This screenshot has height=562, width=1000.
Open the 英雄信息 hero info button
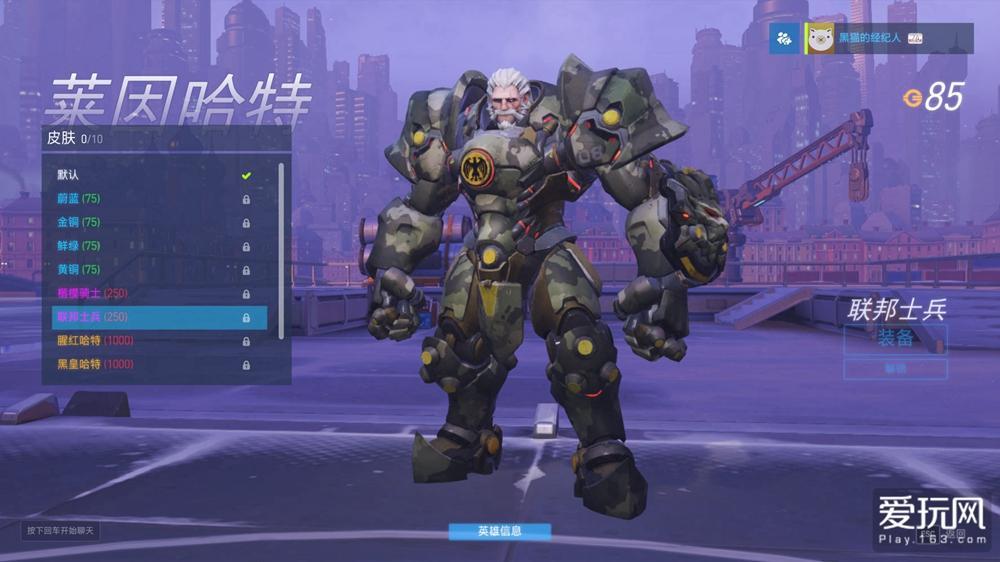click(x=499, y=531)
